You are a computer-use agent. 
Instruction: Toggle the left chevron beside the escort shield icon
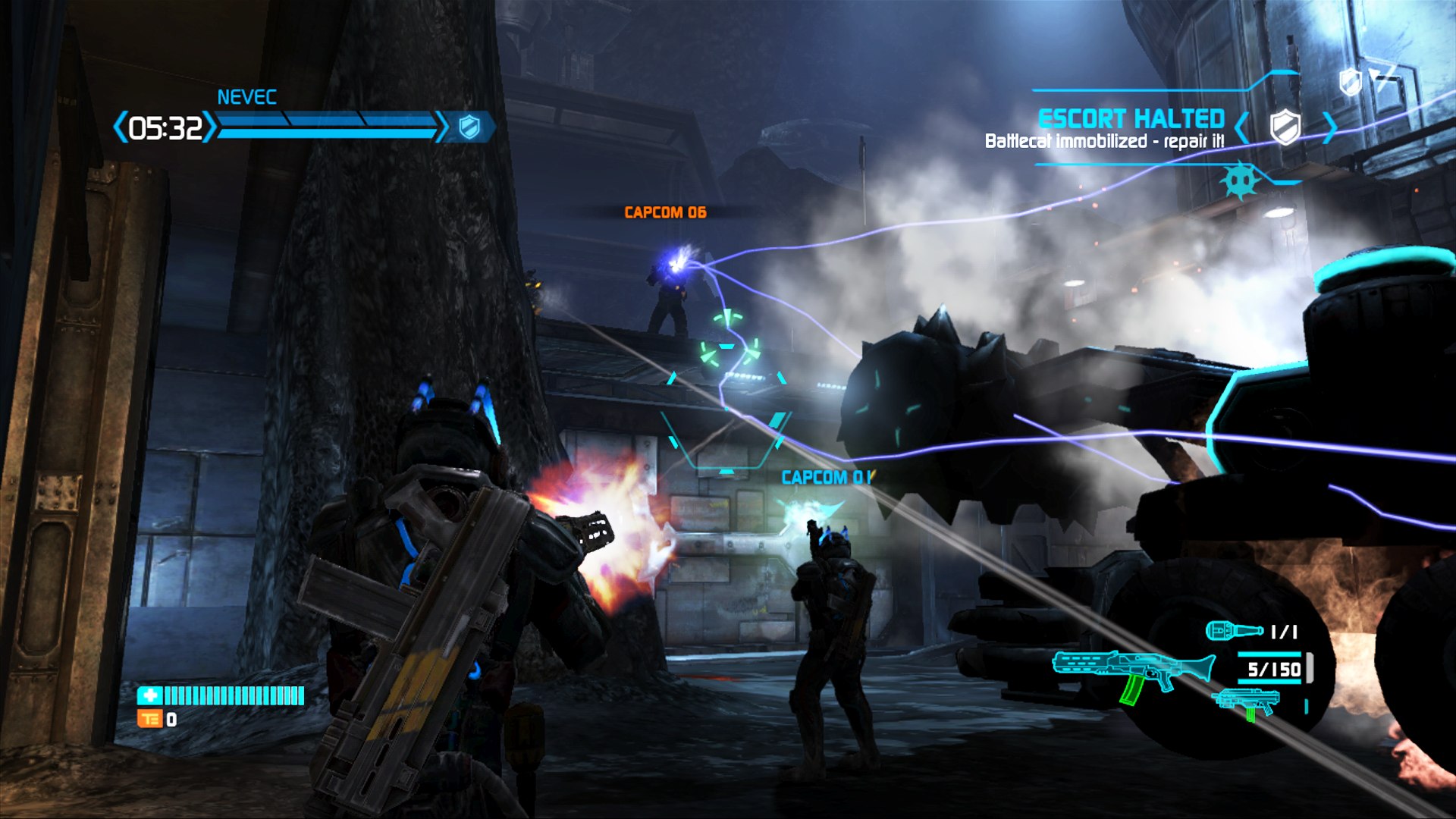click(1241, 127)
